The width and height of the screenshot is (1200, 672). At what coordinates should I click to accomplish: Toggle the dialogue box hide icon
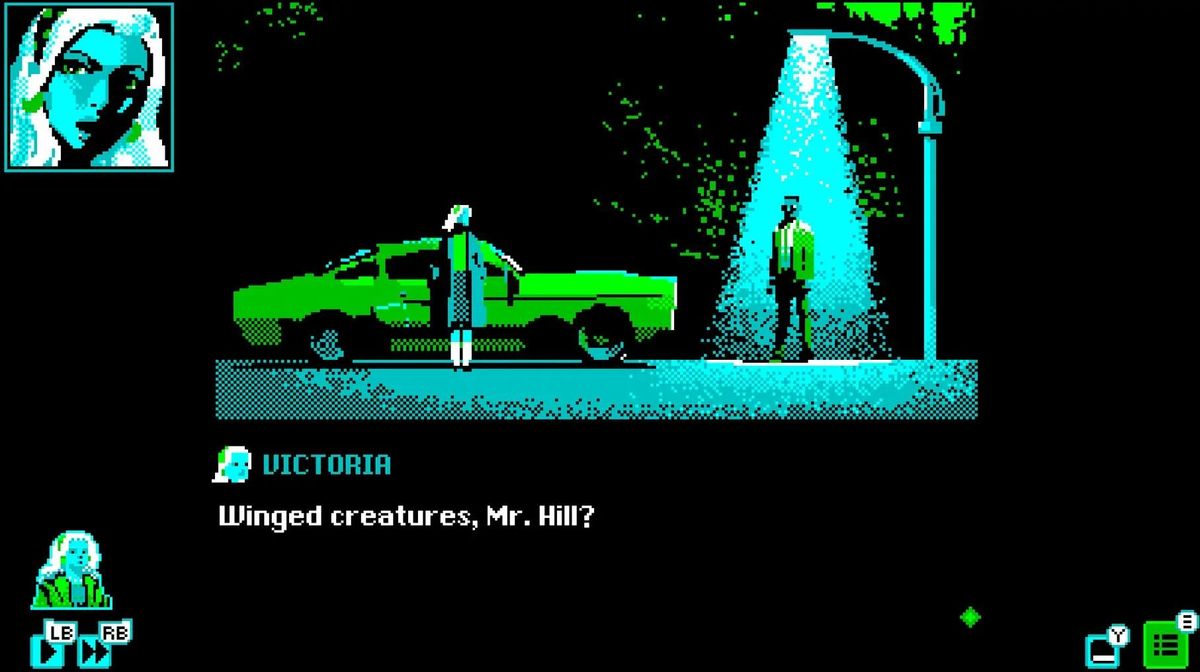1102,649
